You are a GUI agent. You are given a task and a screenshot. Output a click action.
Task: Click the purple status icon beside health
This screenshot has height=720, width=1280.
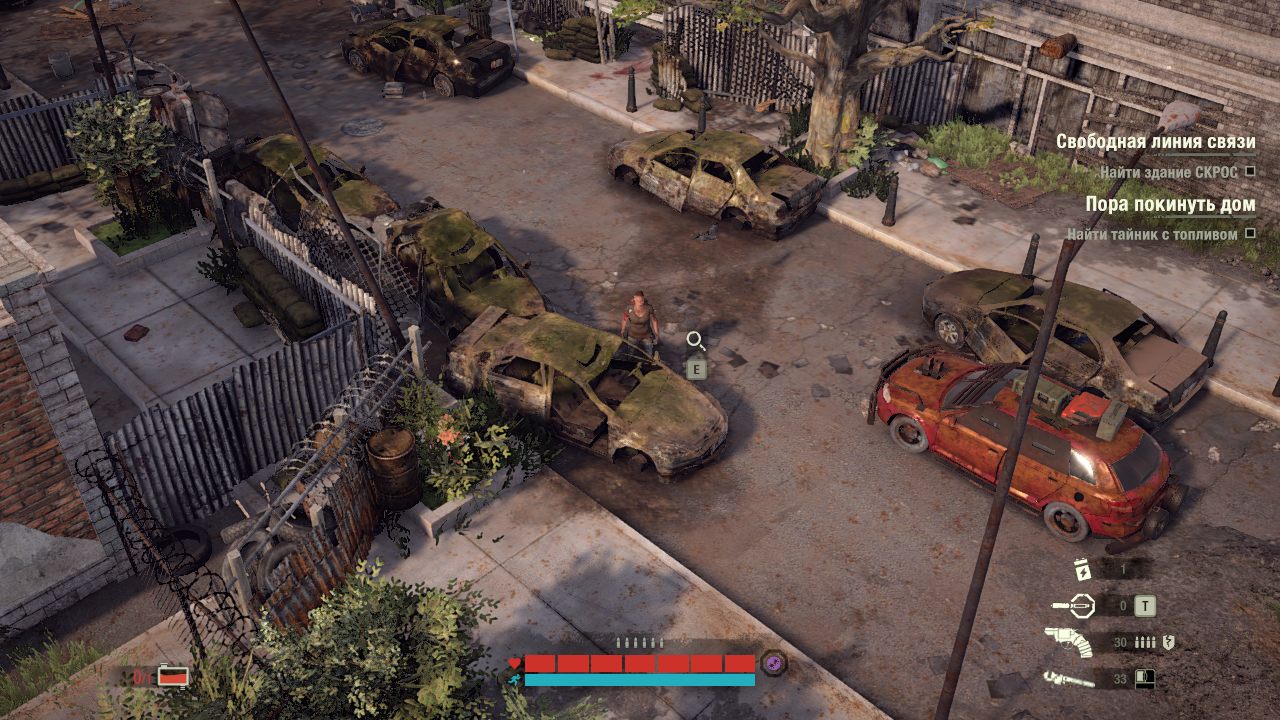point(773,662)
